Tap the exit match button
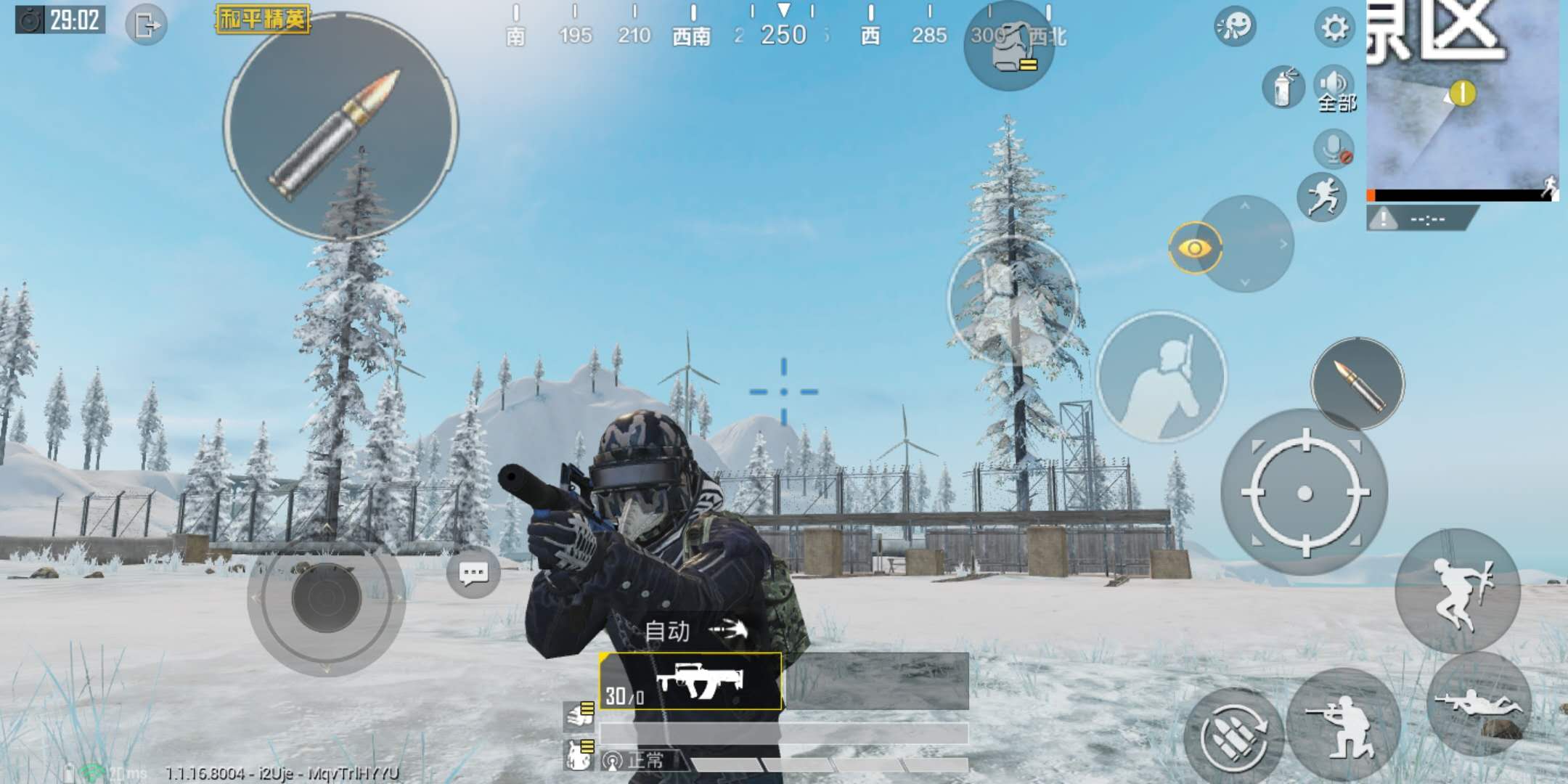1568x784 pixels. pyautogui.click(x=146, y=26)
